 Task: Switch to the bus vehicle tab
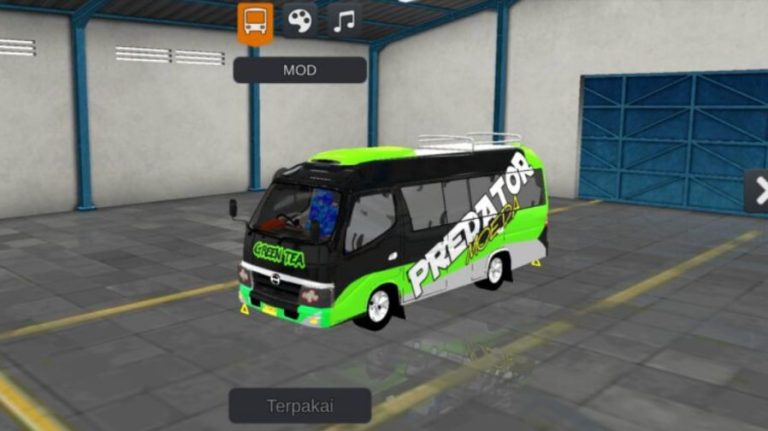pyautogui.click(x=255, y=21)
